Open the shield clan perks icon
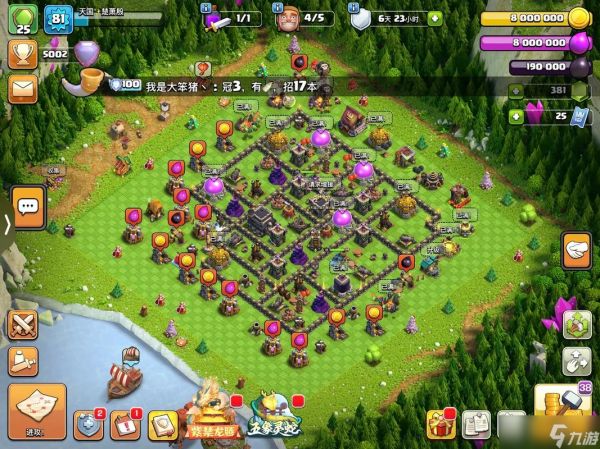This screenshot has width=600, height=449. (x=89, y=424)
